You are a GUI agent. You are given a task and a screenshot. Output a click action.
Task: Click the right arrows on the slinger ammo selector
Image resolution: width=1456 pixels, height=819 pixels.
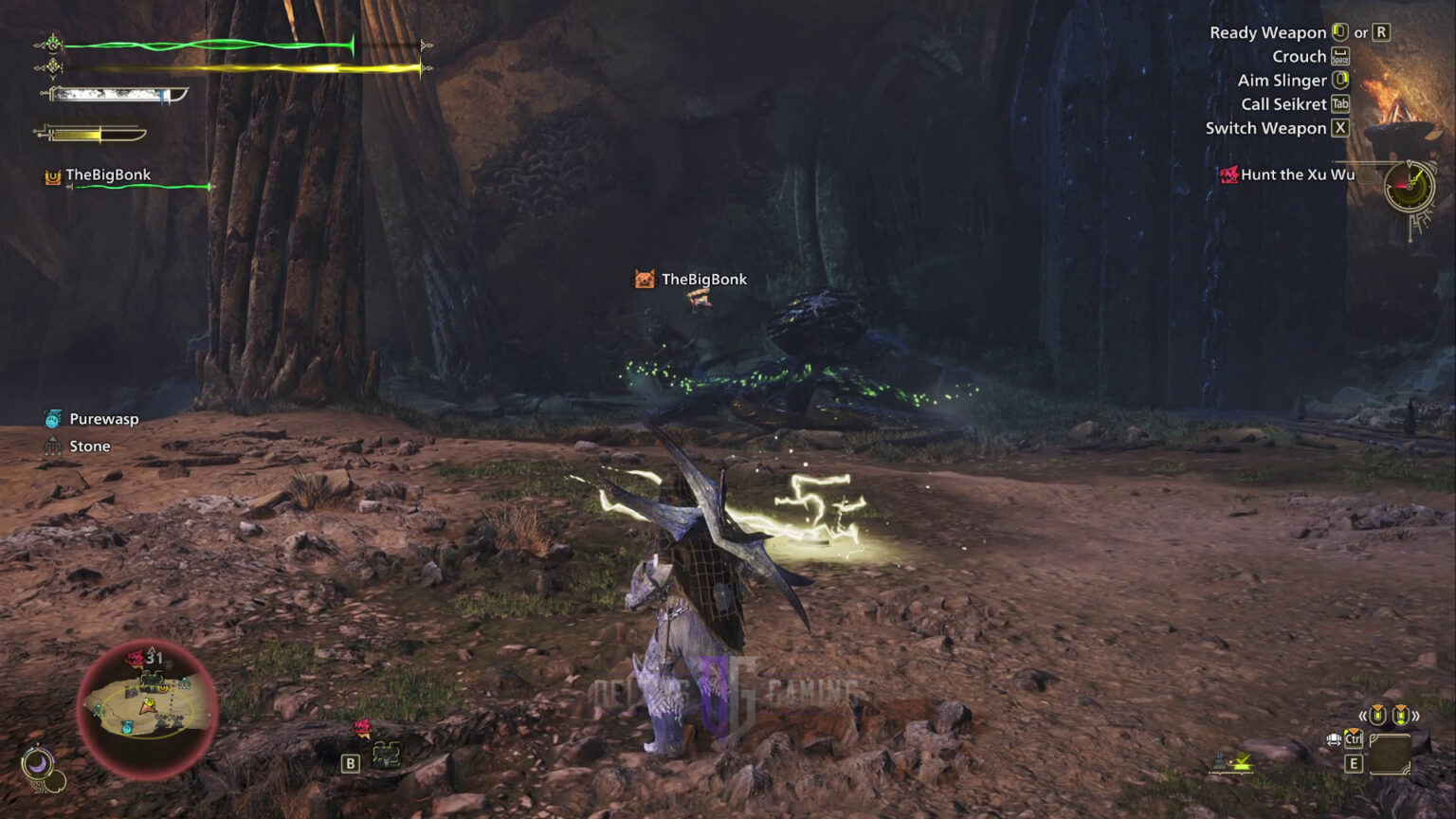(1416, 714)
